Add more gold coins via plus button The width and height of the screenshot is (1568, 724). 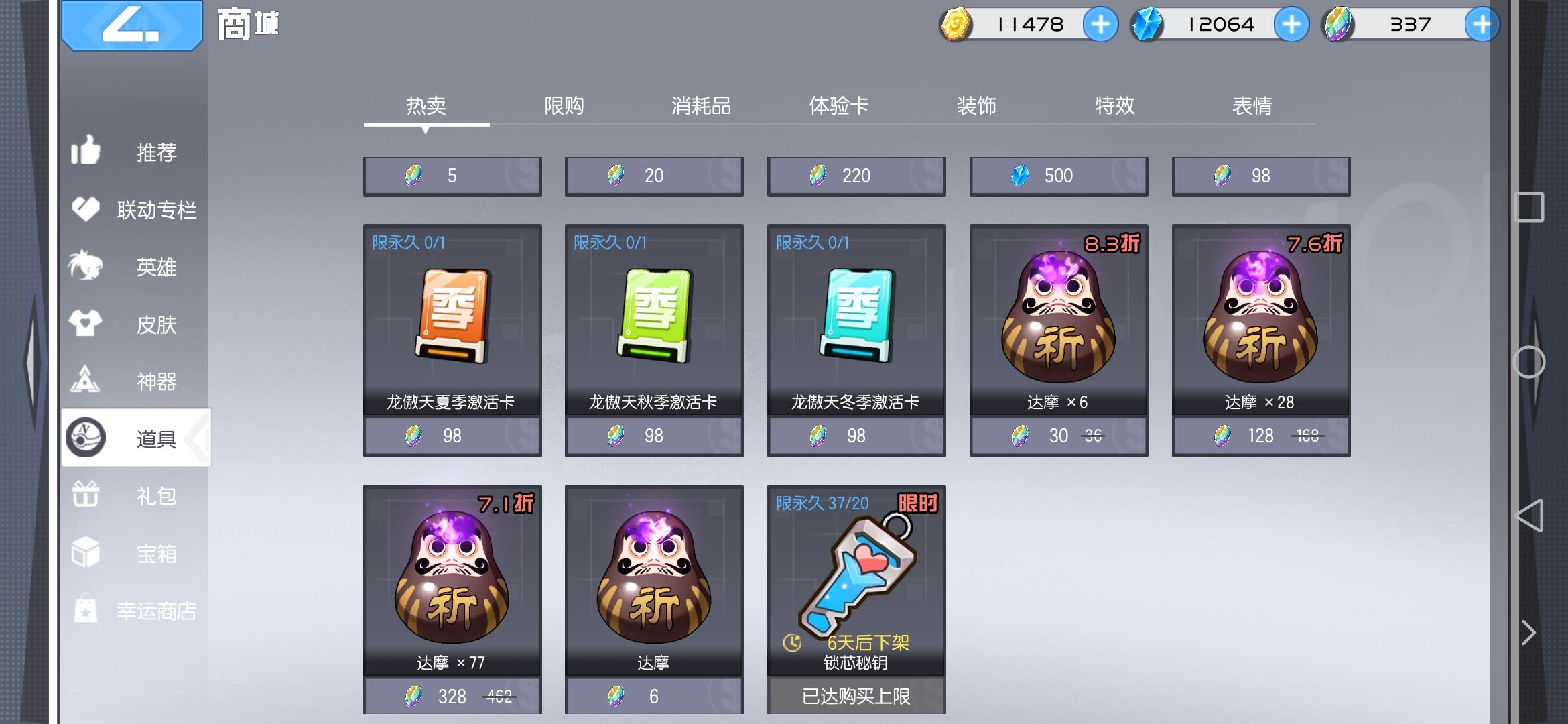click(1101, 25)
